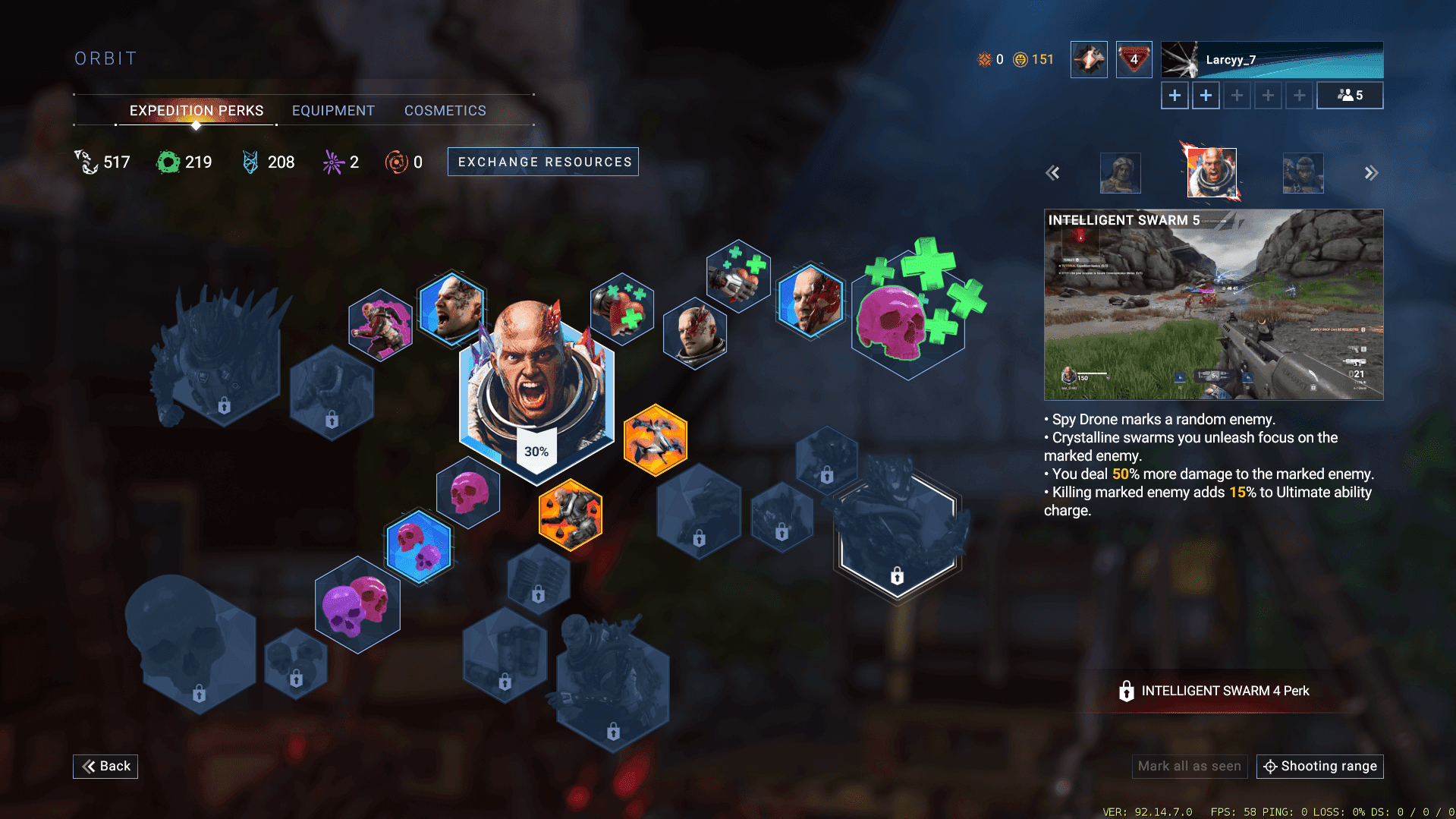The width and height of the screenshot is (1456, 819).
Task: Play the Intelligent Swarm 5 preview video
Action: point(1213,305)
